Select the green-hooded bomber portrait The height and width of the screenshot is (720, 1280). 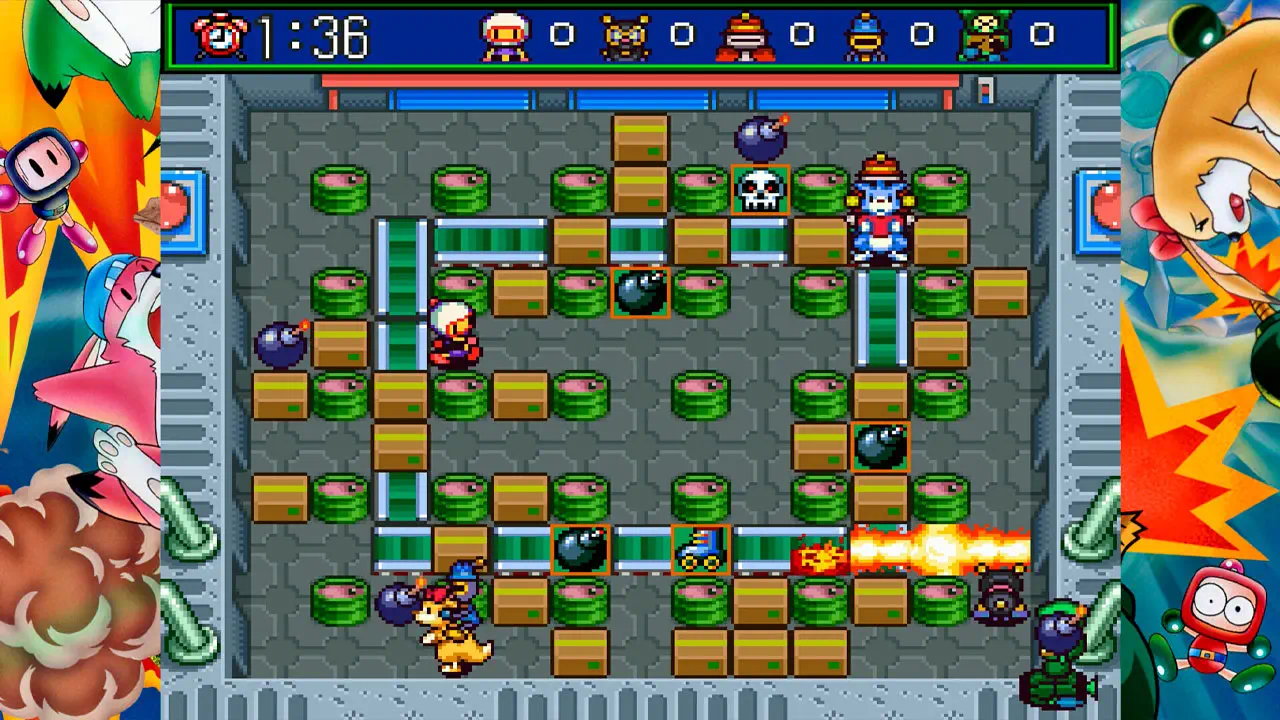click(985, 37)
